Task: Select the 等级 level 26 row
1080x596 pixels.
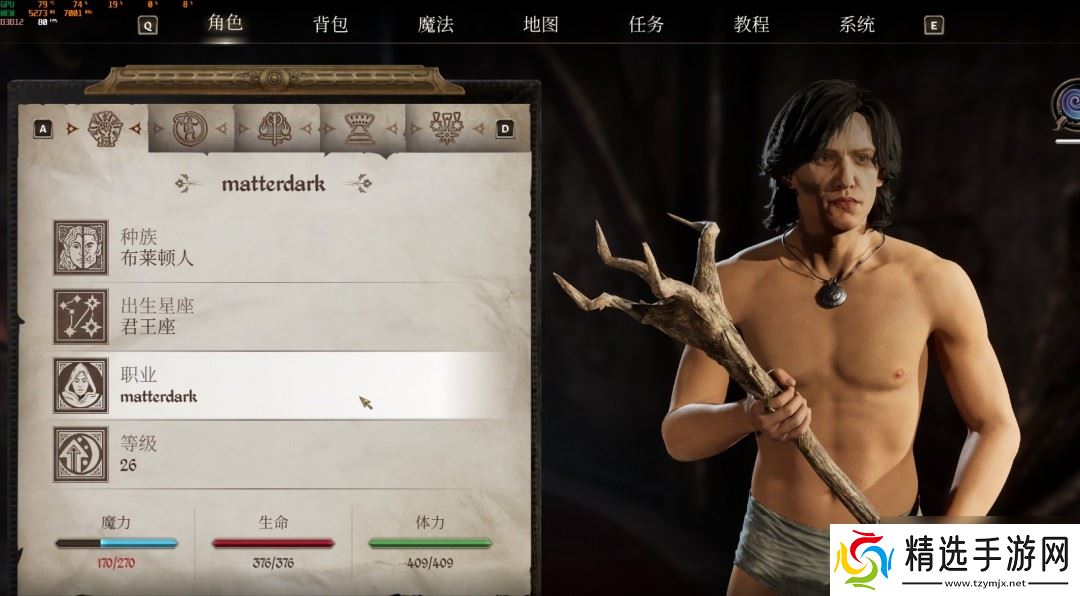Action: (x=290, y=454)
